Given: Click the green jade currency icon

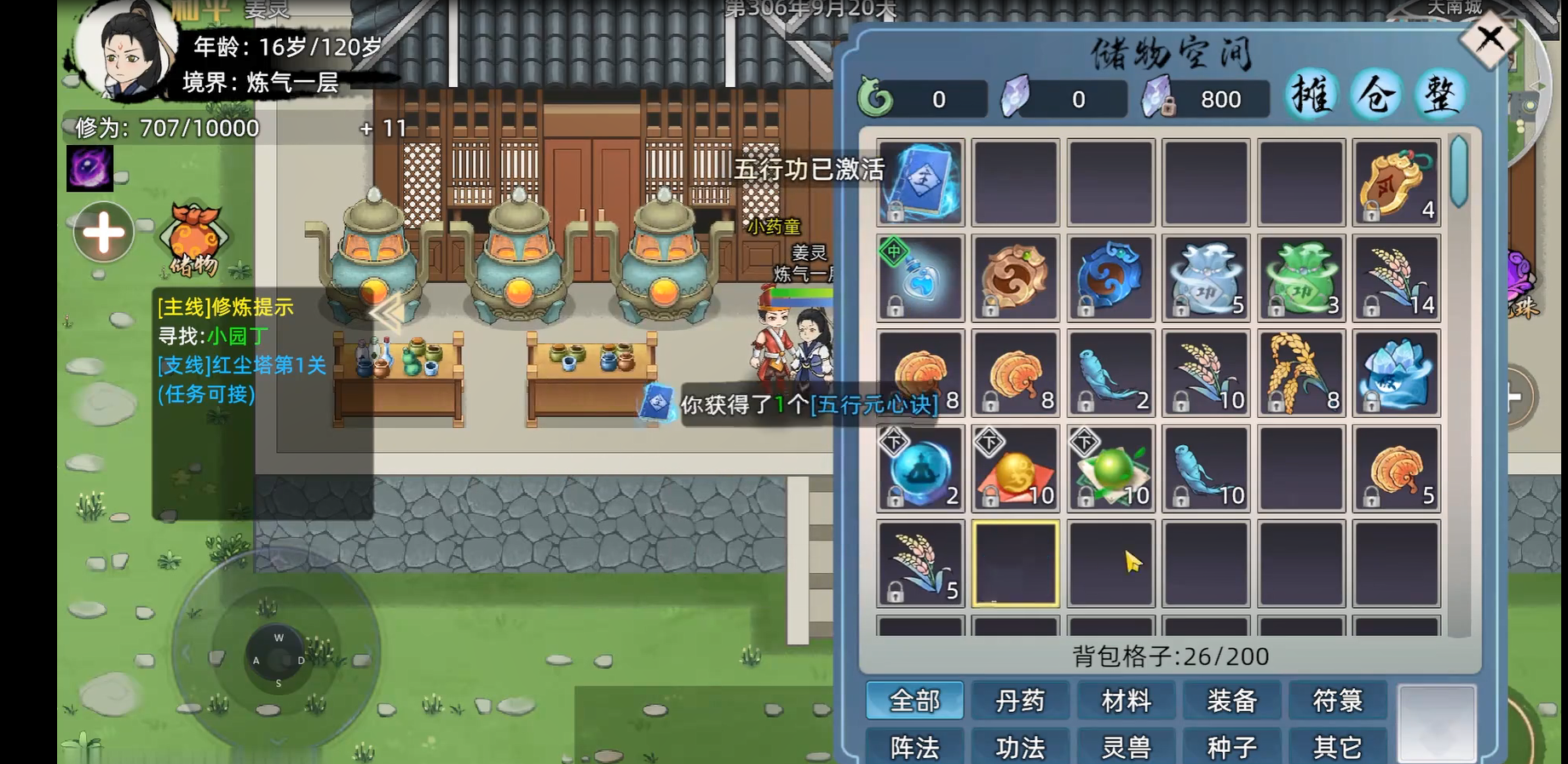Looking at the screenshot, I should (x=874, y=98).
